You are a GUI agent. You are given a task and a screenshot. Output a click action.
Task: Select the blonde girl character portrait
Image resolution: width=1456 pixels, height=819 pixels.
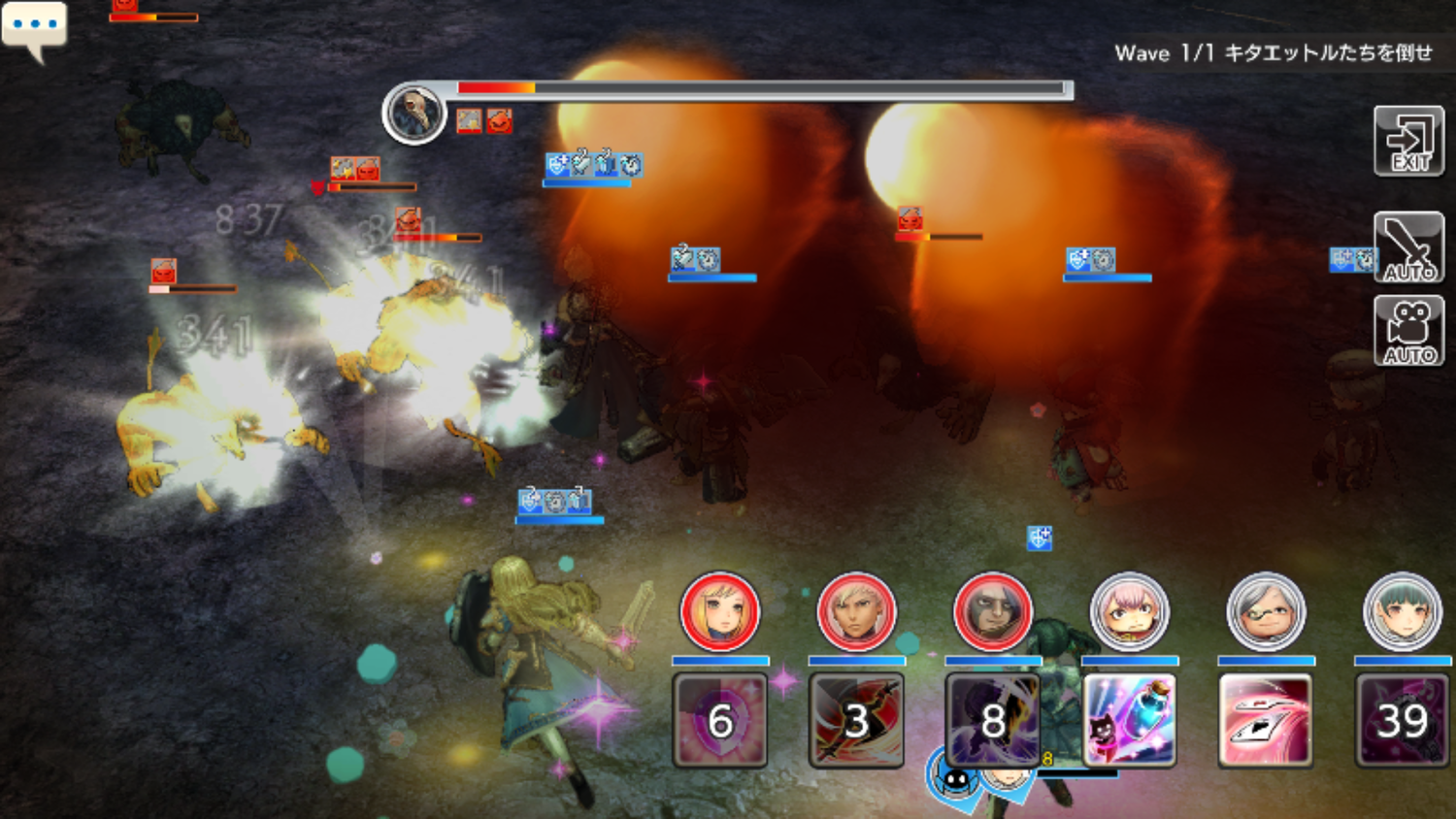click(719, 611)
